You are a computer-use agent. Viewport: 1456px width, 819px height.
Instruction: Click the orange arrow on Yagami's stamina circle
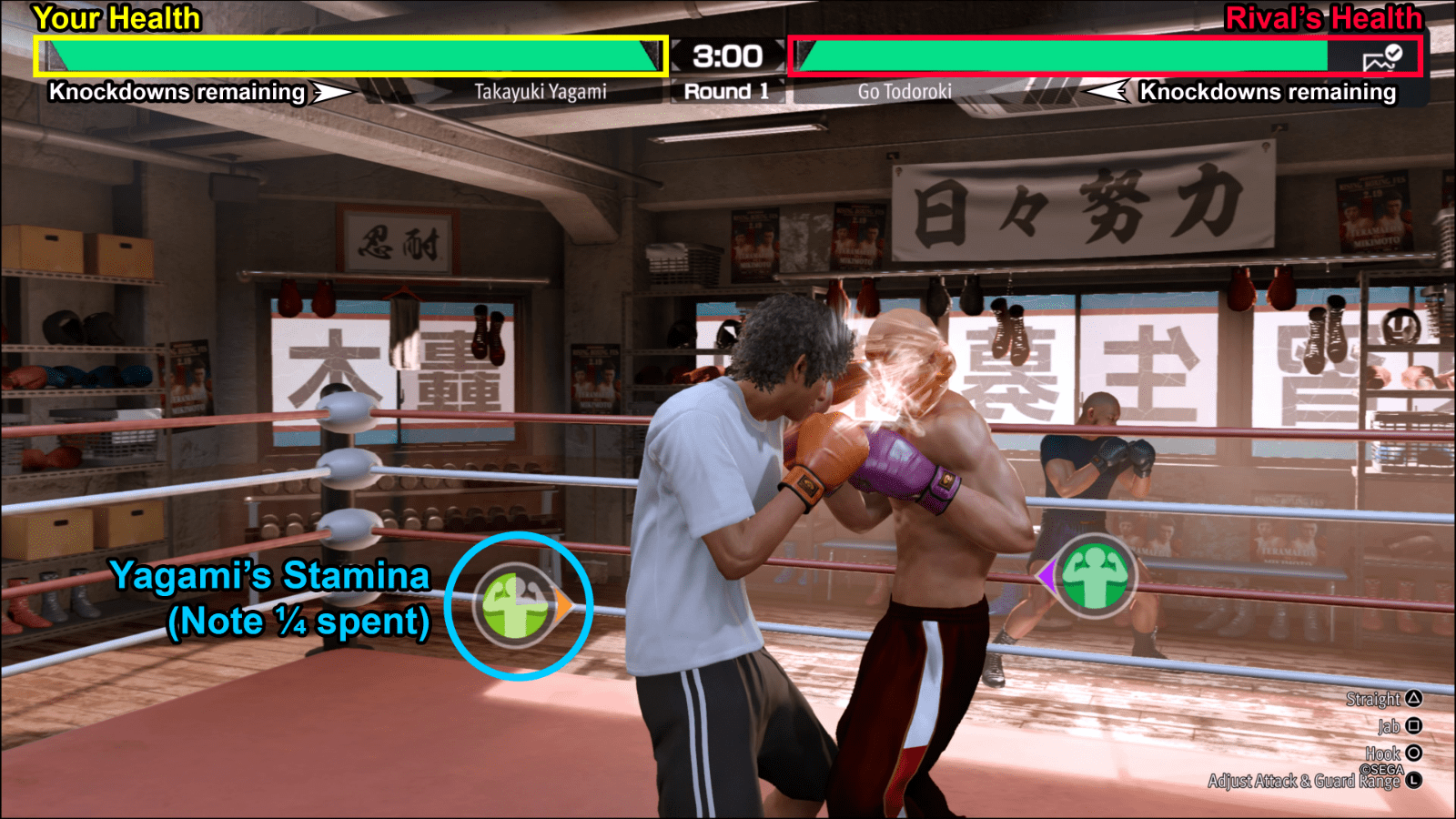(562, 605)
